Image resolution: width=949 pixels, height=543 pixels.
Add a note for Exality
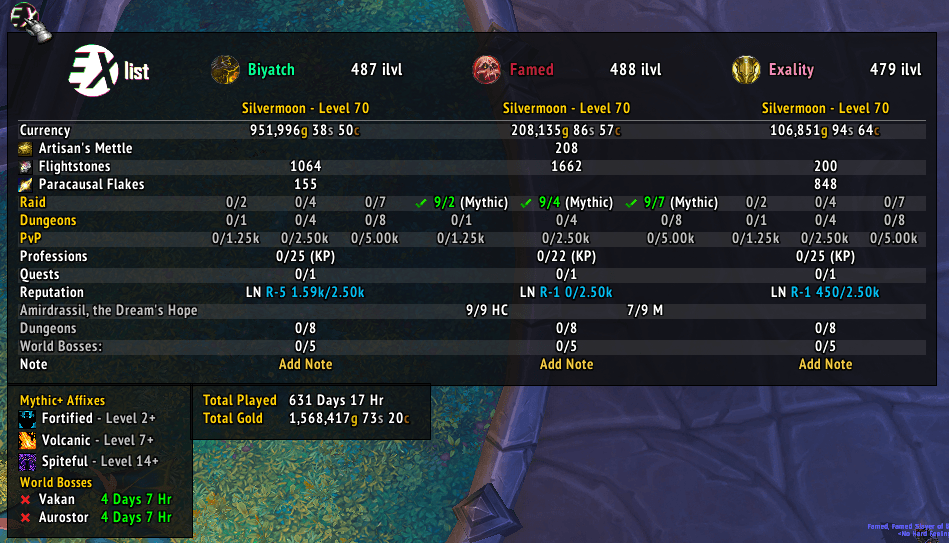(825, 364)
